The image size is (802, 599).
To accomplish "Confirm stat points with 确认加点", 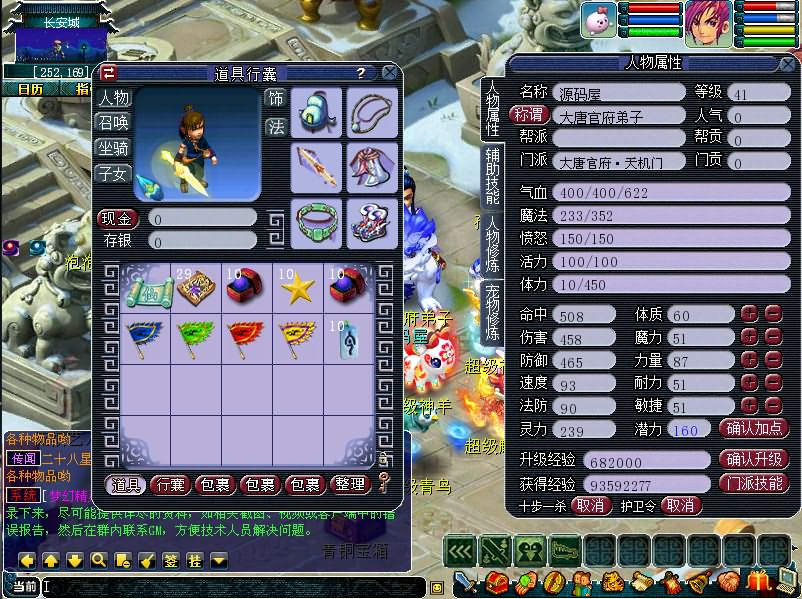I will 753,428.
